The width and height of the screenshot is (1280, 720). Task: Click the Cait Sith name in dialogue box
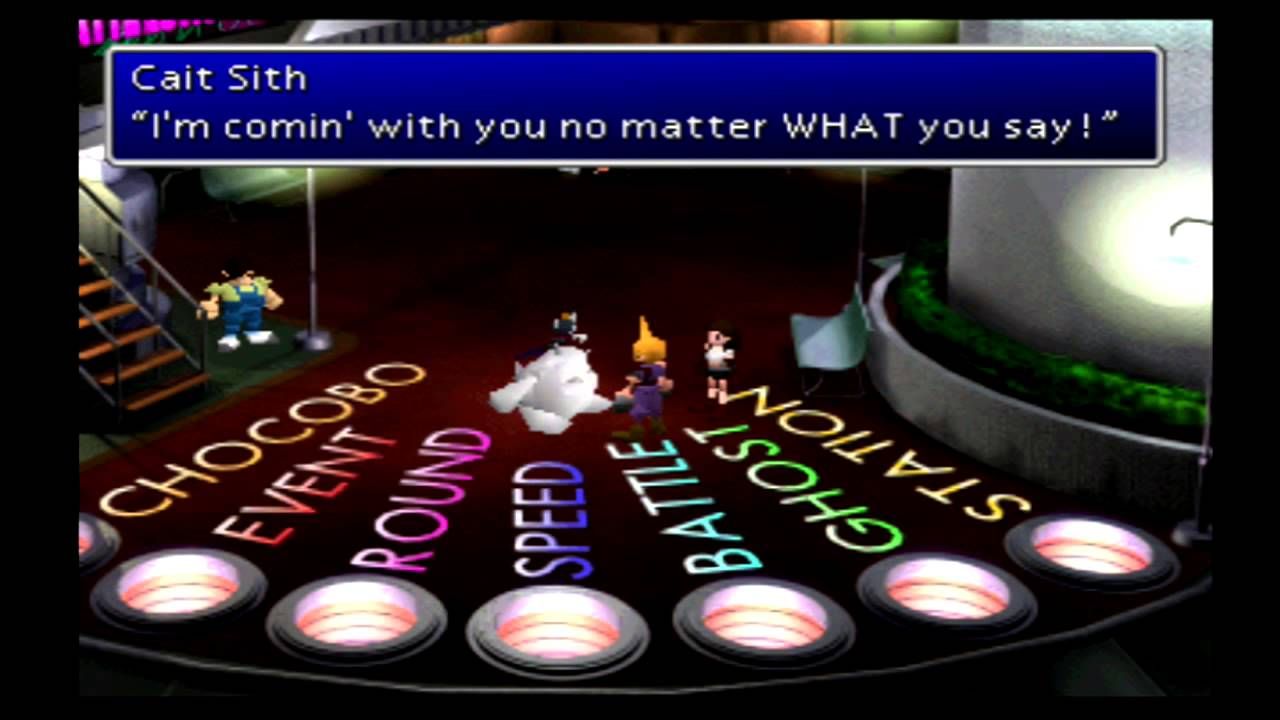(218, 78)
